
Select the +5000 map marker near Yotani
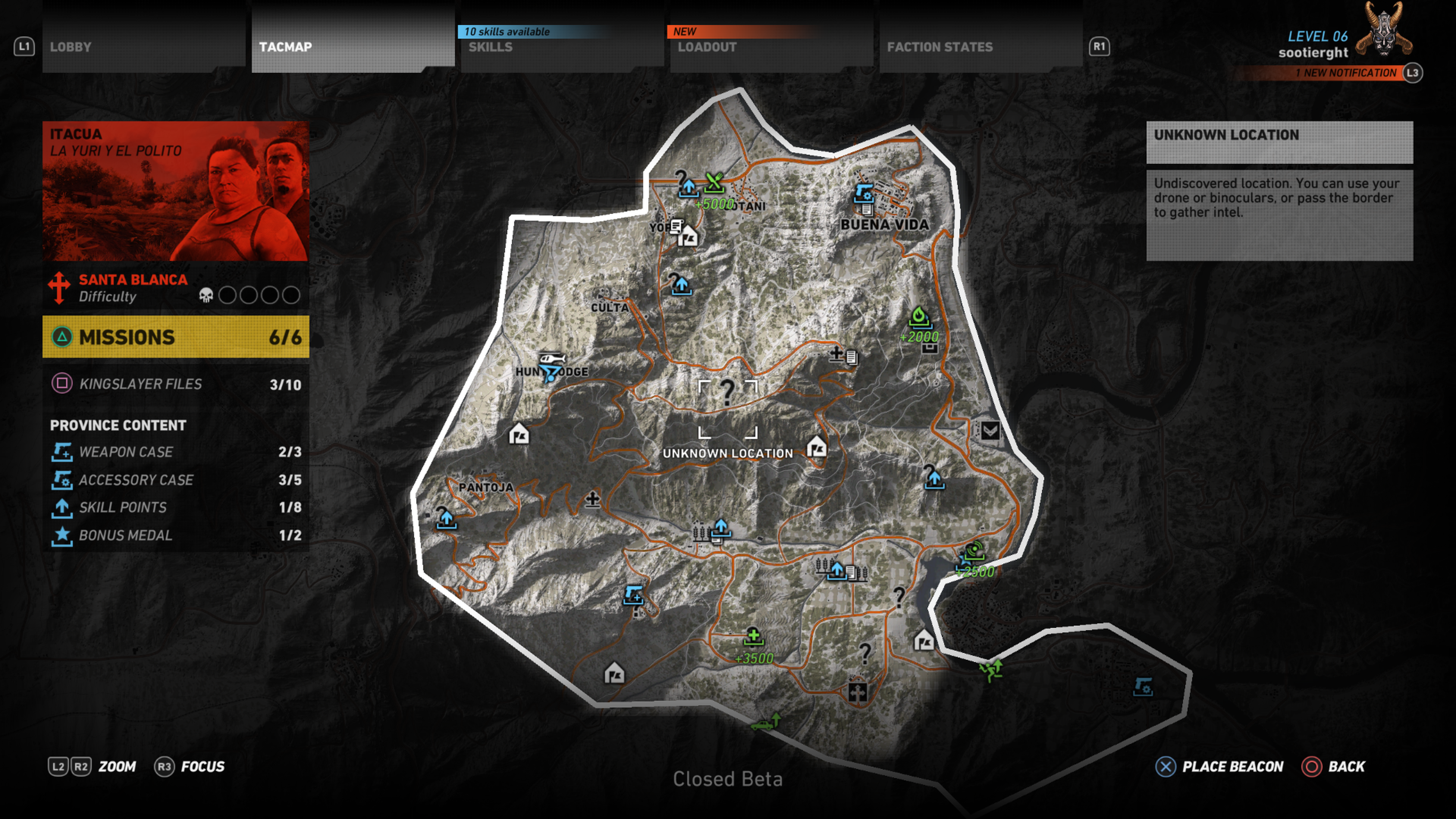point(714,183)
